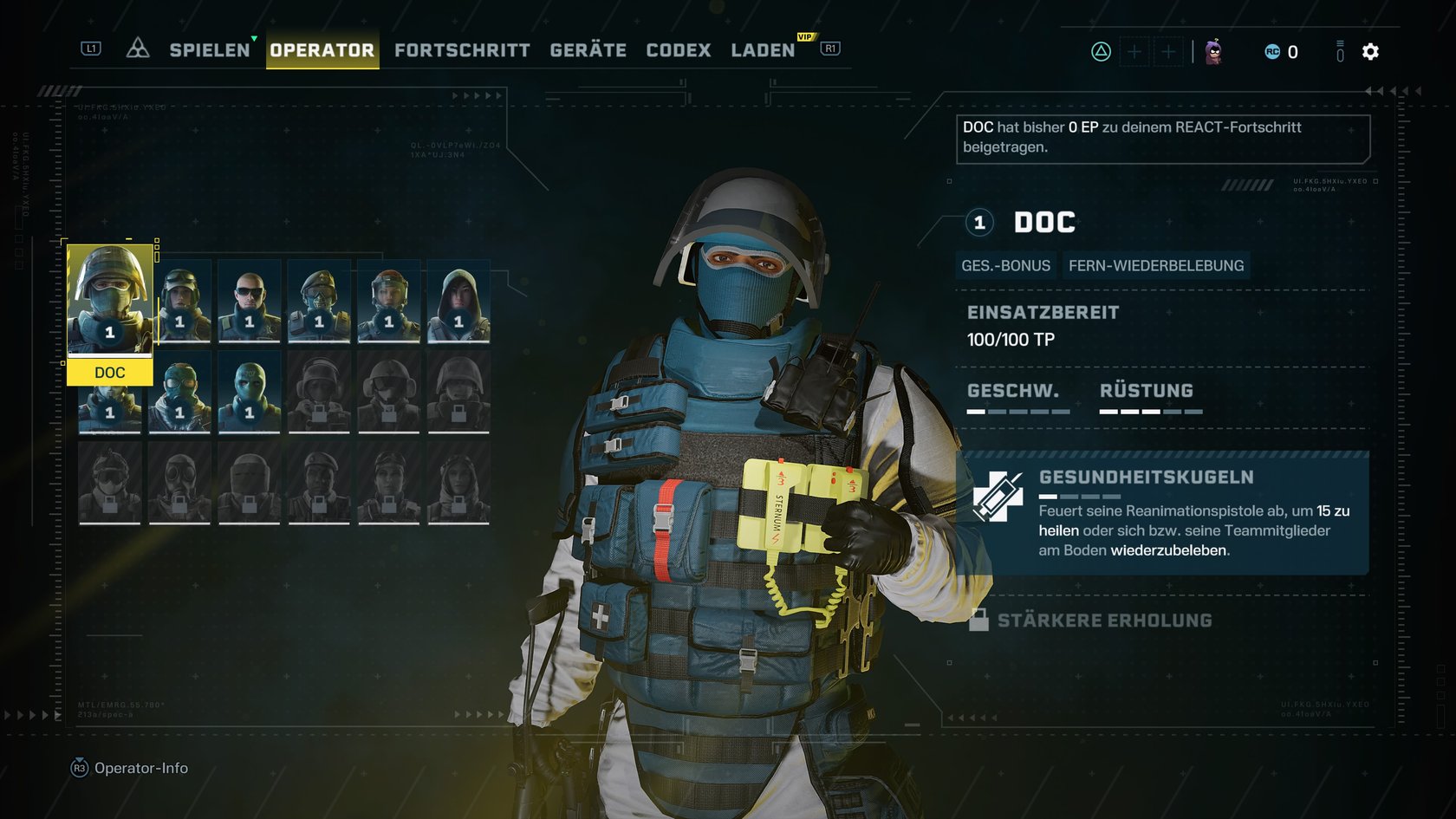Open settings with the gear icon

pyautogui.click(x=1370, y=52)
